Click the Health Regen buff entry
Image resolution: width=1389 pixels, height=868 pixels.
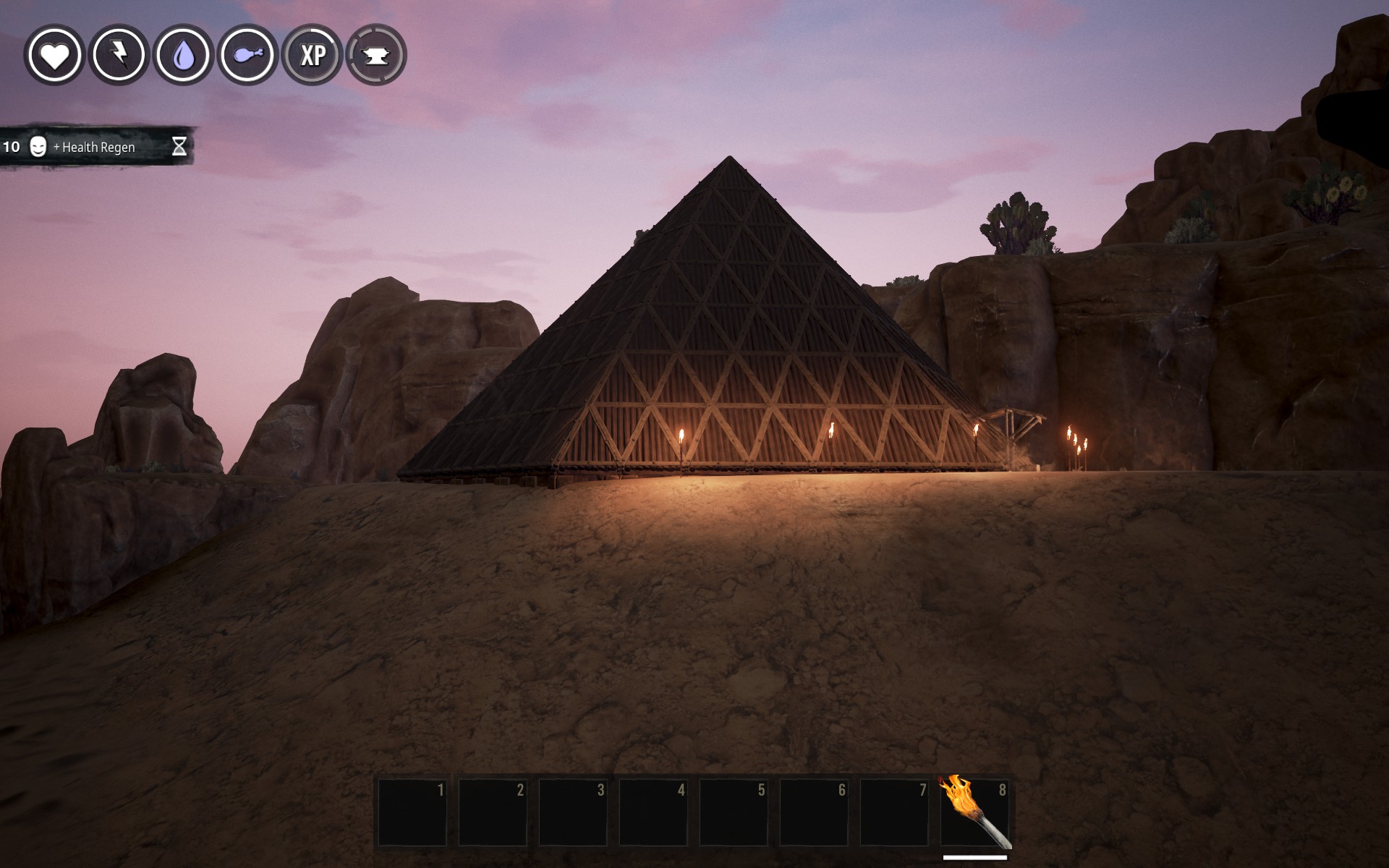coord(95,147)
